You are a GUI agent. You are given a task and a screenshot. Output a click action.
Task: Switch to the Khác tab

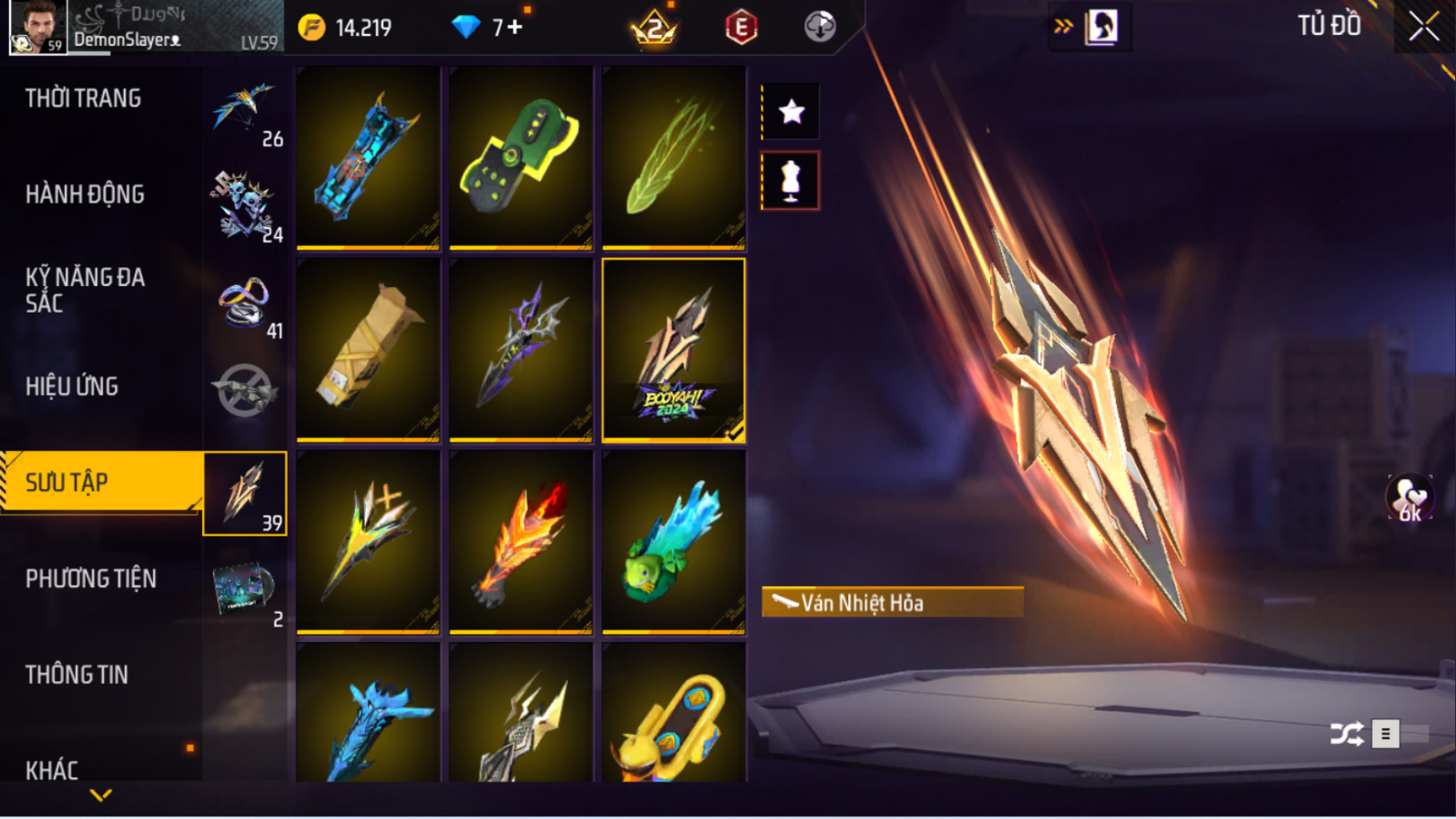tap(52, 769)
